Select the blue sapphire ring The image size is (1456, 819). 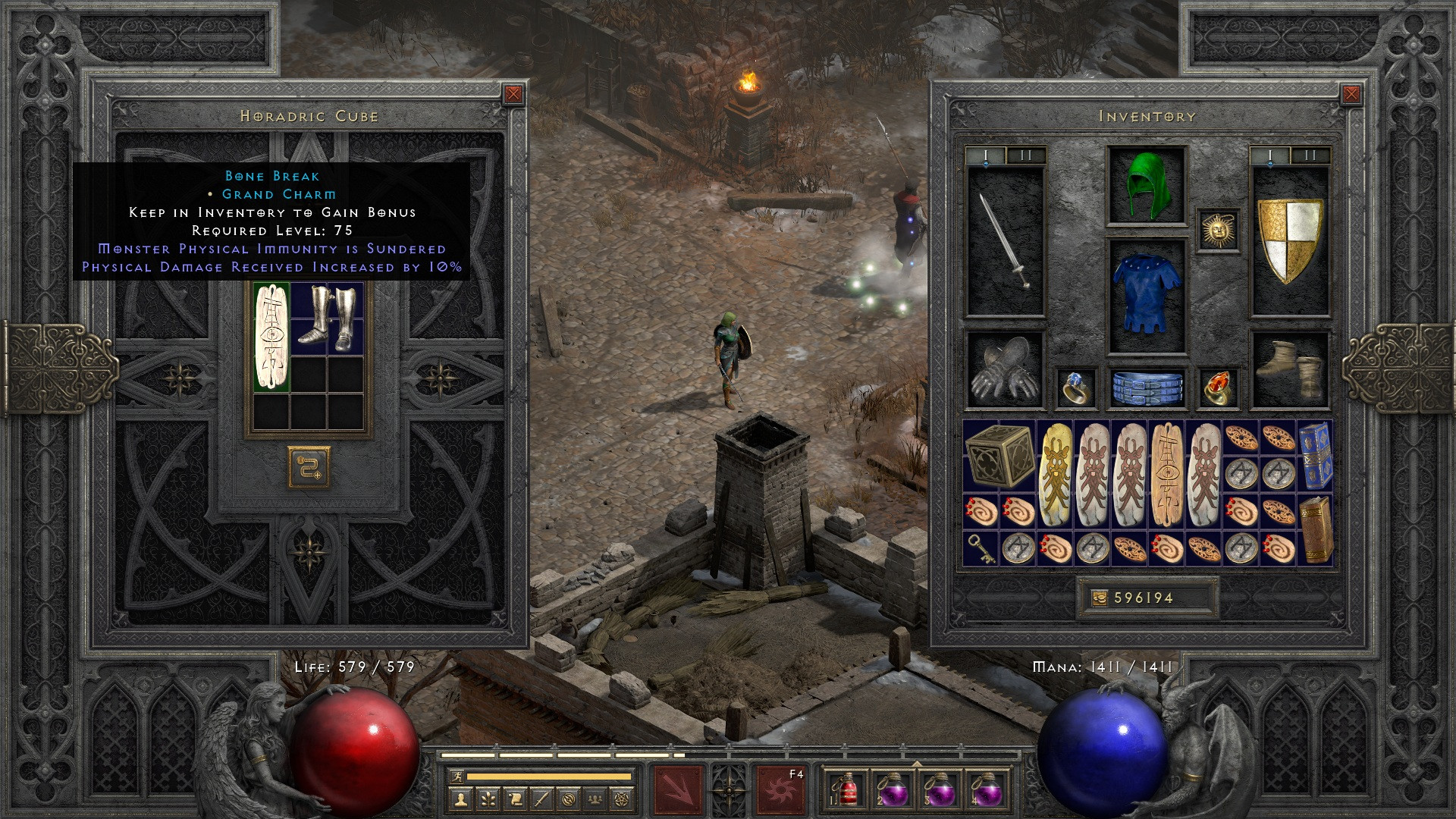point(1076,388)
